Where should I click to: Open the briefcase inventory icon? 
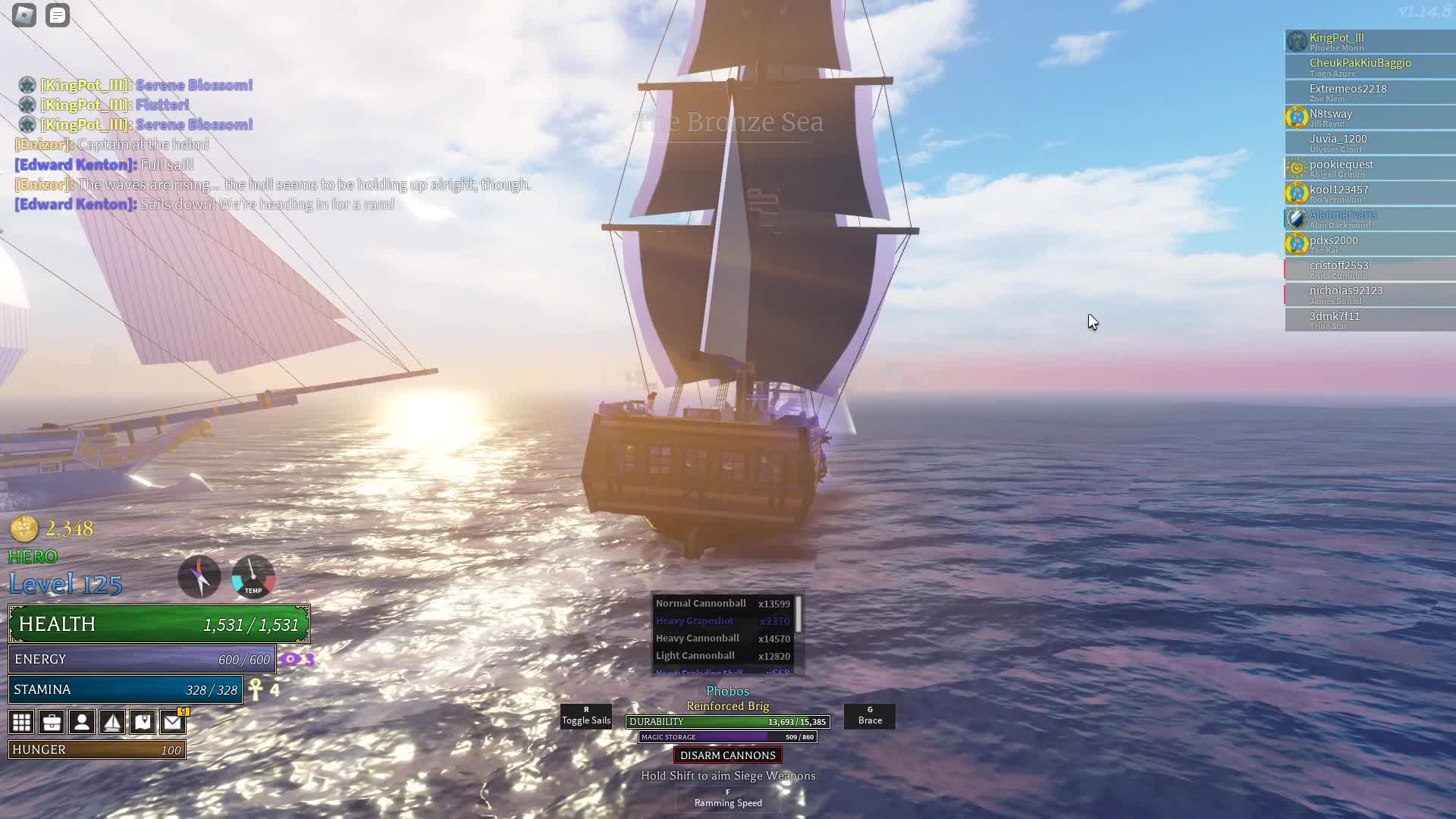52,722
